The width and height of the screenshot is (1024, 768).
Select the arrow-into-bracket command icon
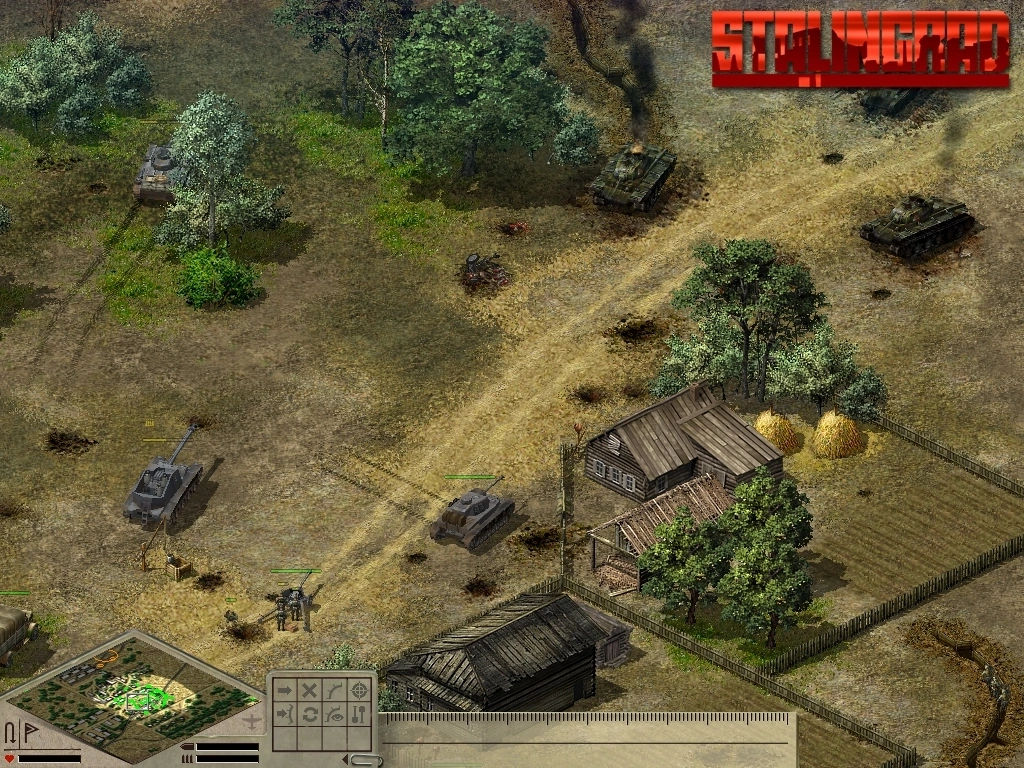tap(285, 714)
